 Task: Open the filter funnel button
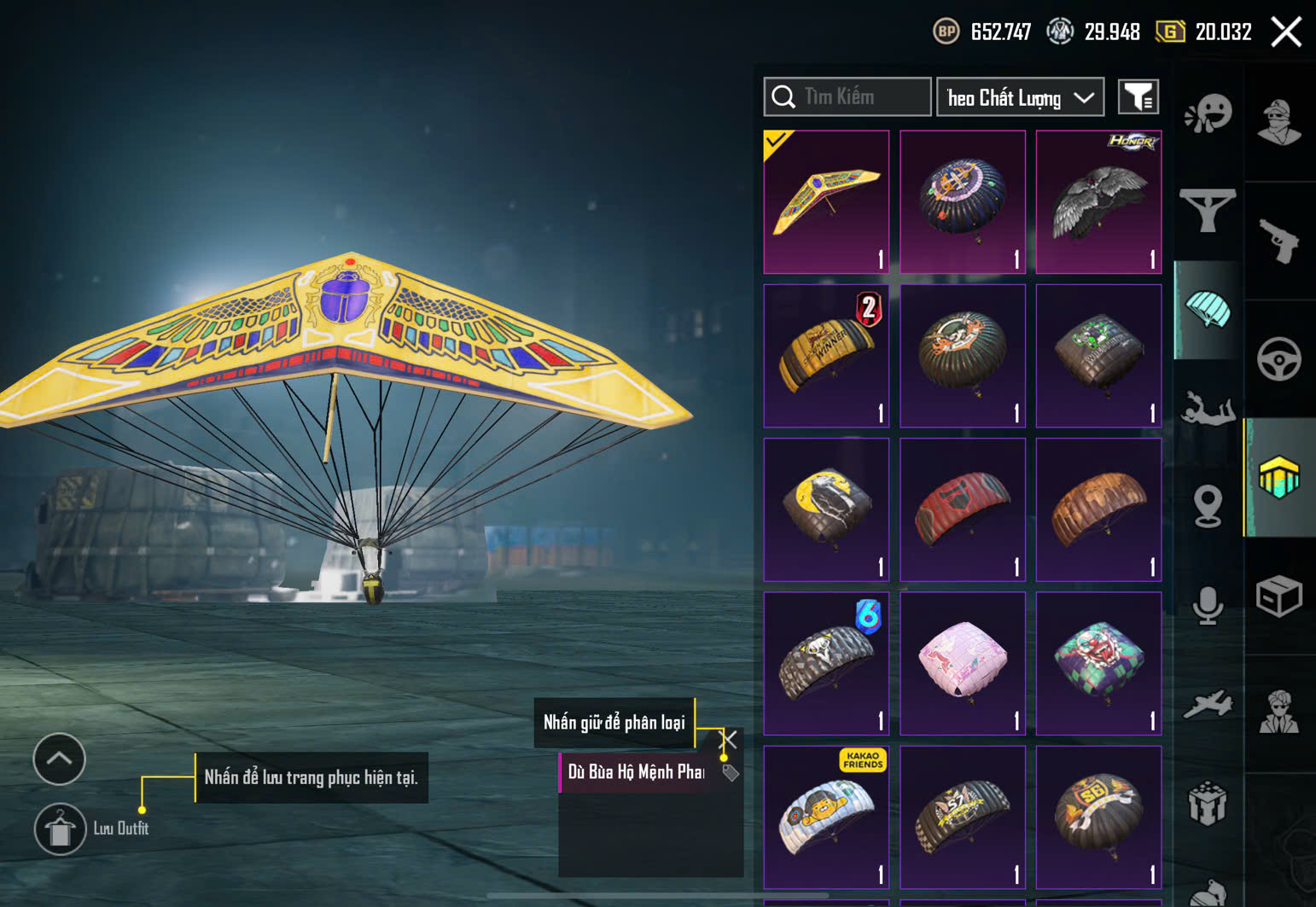pos(1138,97)
